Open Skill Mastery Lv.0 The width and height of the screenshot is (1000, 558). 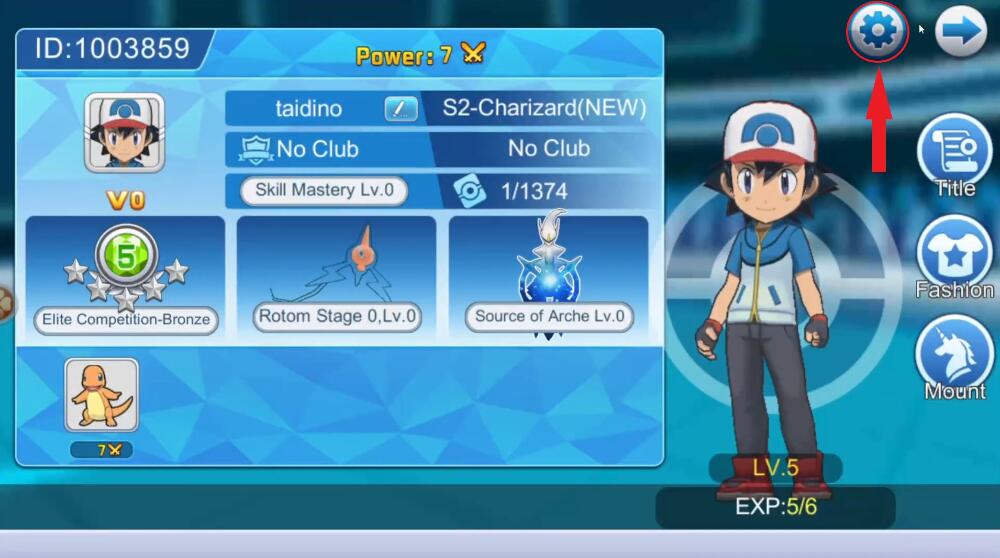click(324, 190)
